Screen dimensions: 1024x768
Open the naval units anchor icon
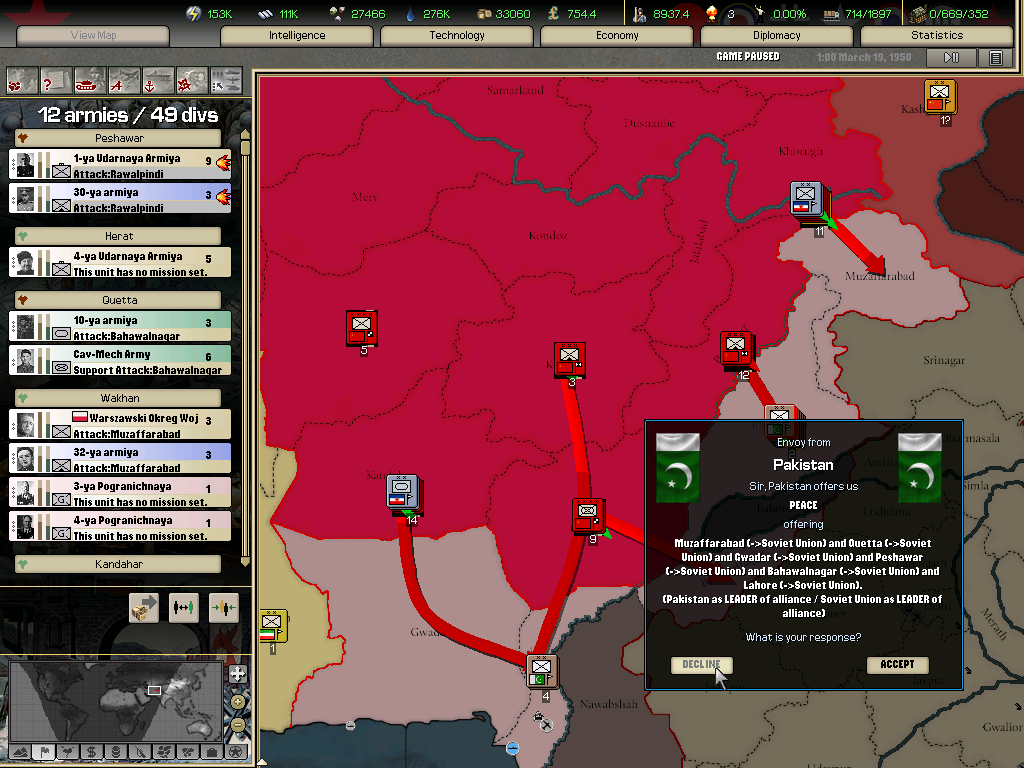(x=158, y=79)
